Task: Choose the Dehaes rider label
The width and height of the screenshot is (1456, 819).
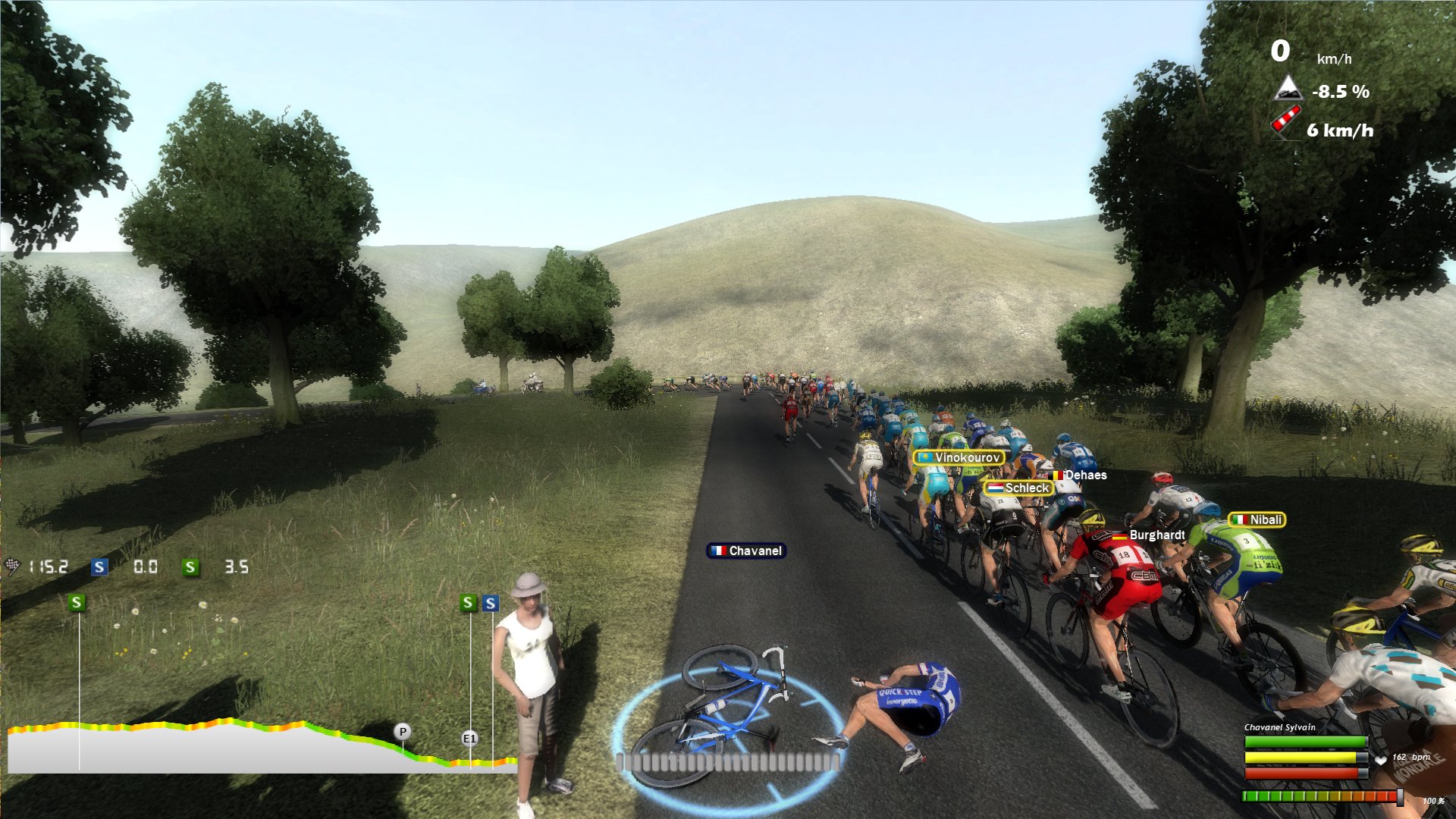Action: pyautogui.click(x=1078, y=475)
